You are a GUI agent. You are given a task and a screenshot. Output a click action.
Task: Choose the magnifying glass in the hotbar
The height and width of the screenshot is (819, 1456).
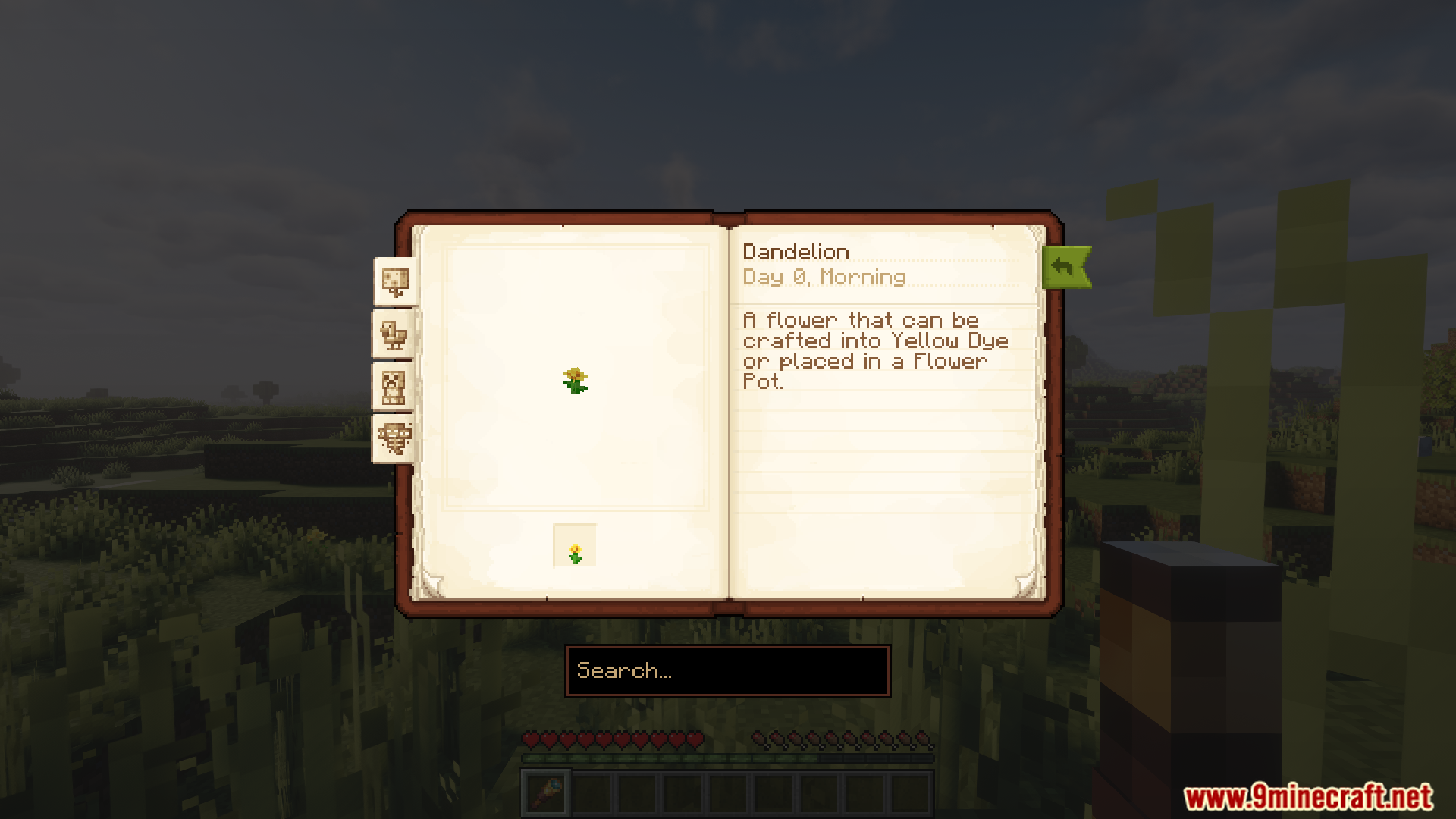(x=546, y=793)
